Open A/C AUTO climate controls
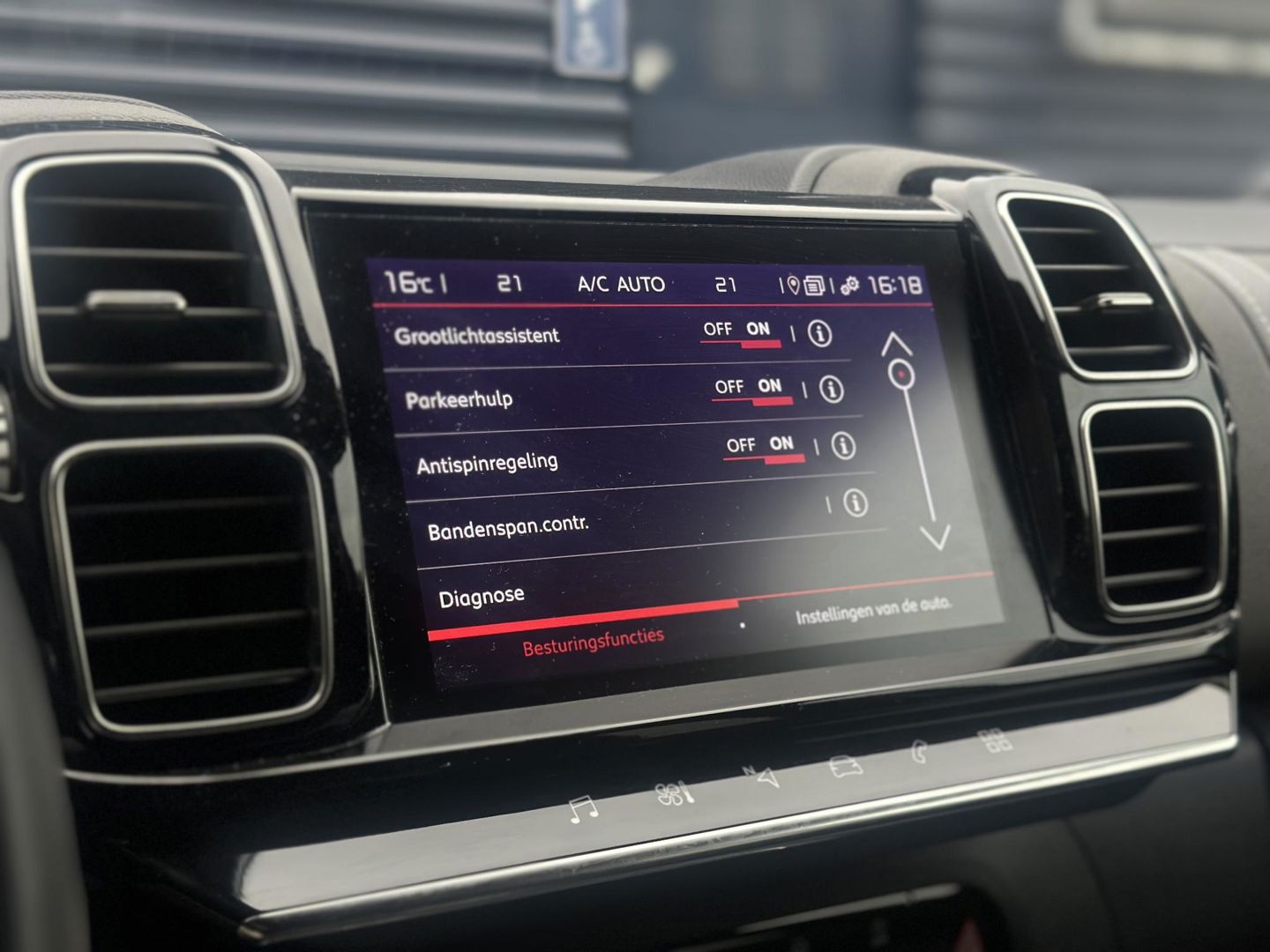Image resolution: width=1270 pixels, height=952 pixels. coord(621,284)
